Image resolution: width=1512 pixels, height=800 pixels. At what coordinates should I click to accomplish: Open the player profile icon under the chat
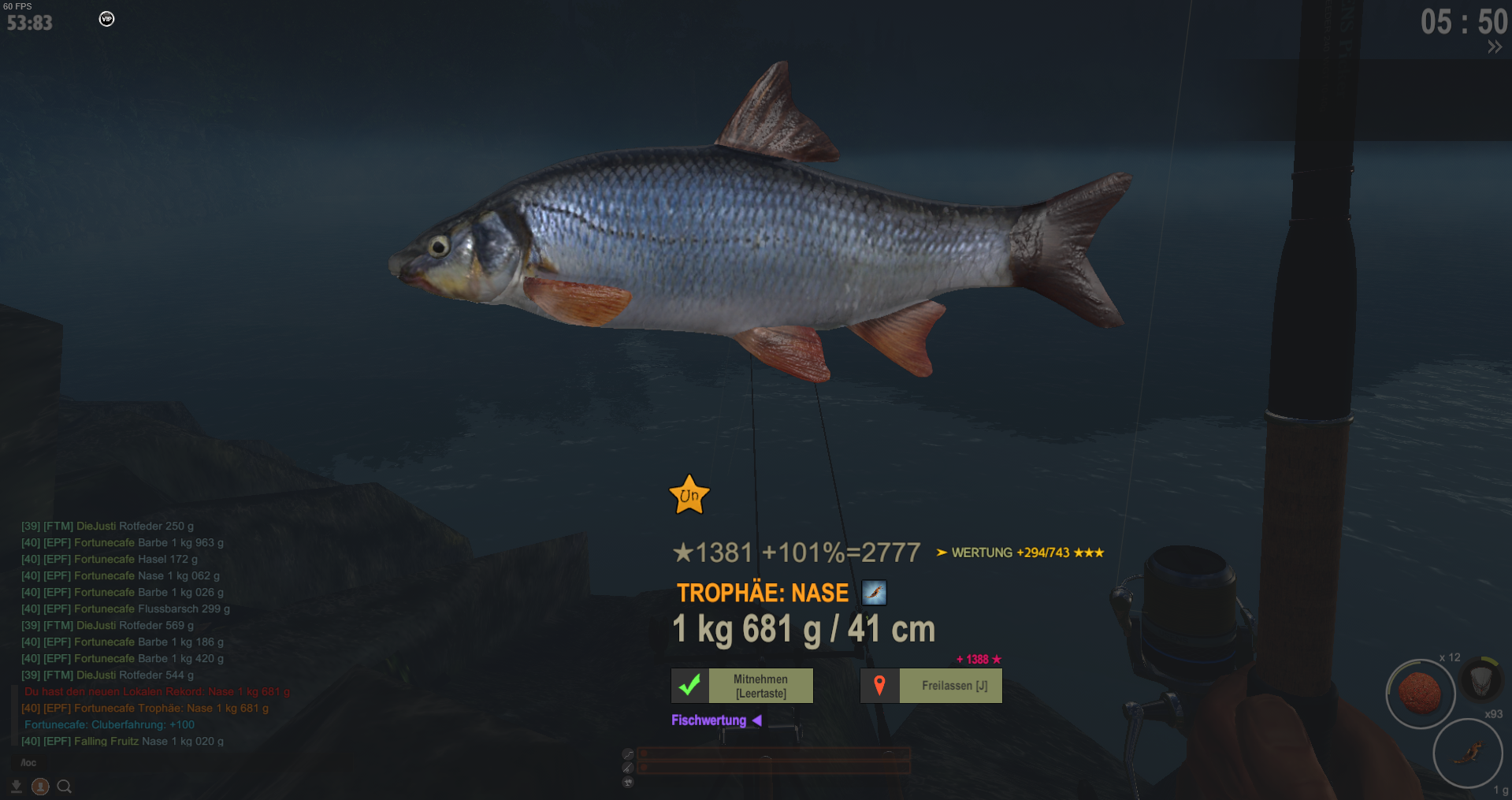pos(40,787)
